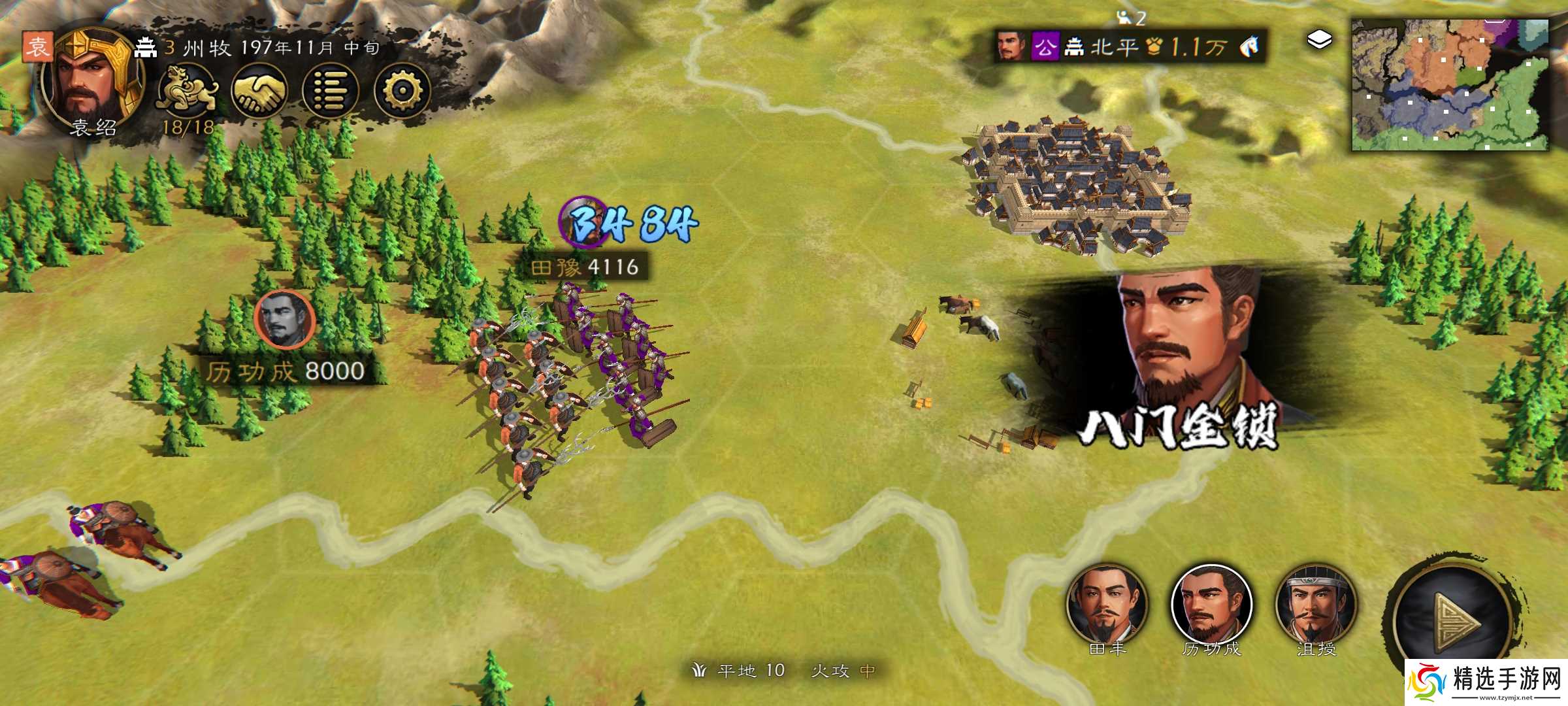This screenshot has width=1568, height=706.
Task: Open the 精选手游网 watermark link
Action: (1486, 682)
